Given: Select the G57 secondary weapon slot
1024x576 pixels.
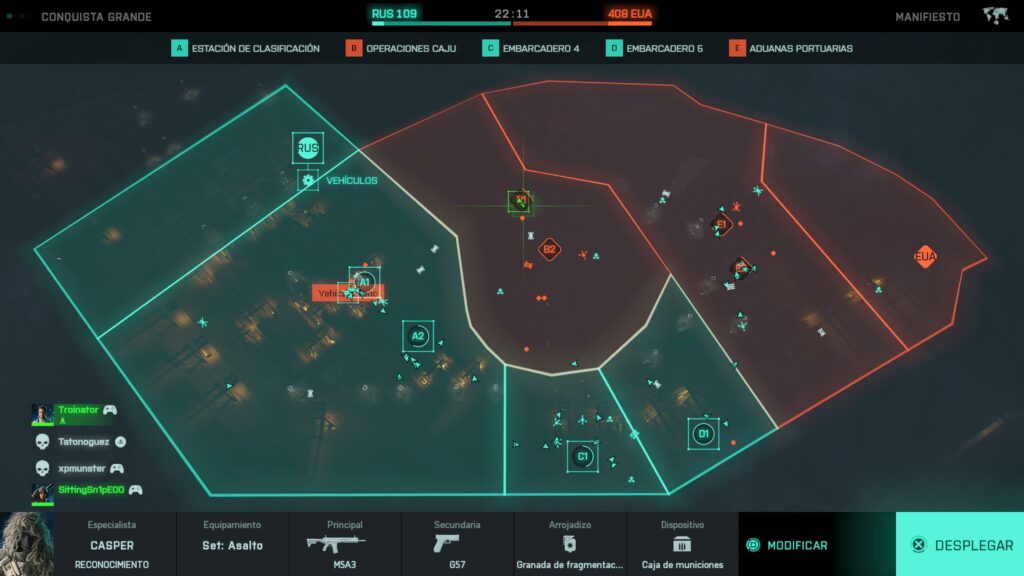Looking at the screenshot, I should [457, 545].
